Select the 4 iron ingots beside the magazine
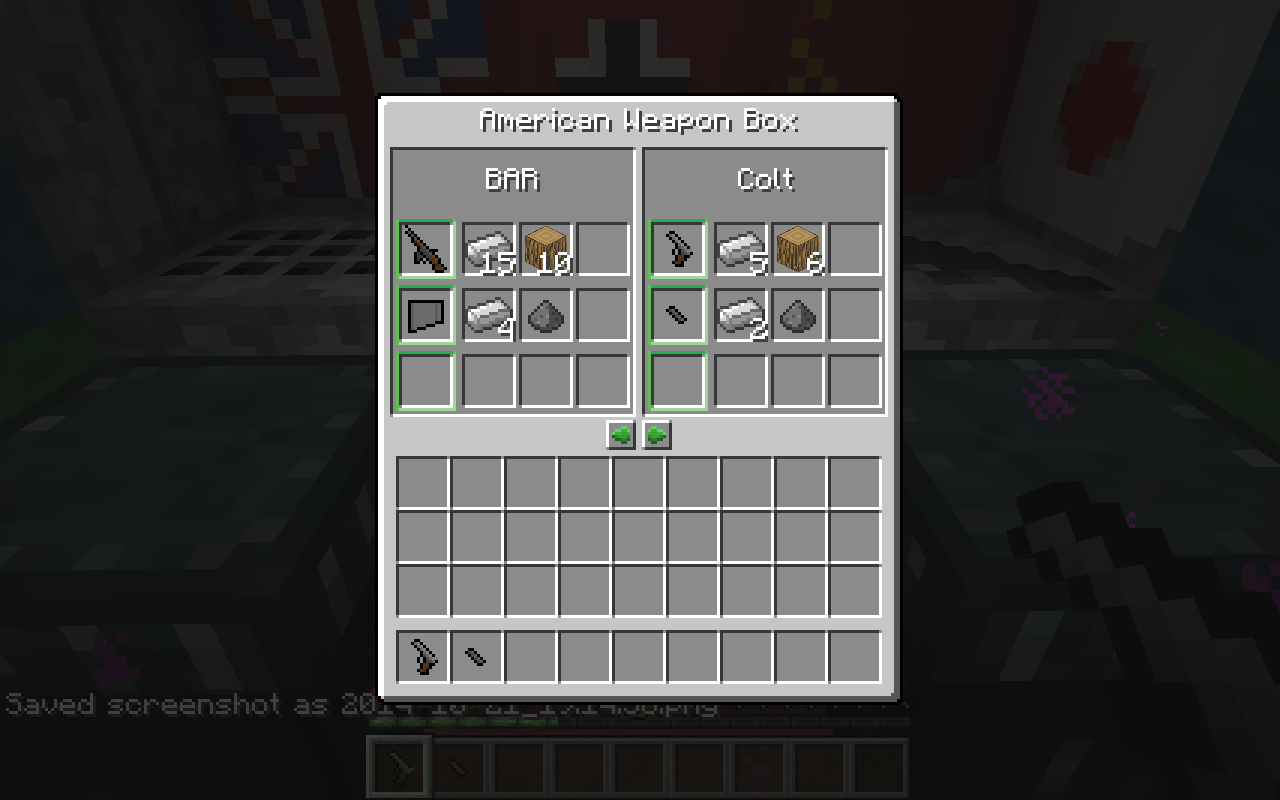Viewport: 1280px width, 800px height. click(x=489, y=316)
